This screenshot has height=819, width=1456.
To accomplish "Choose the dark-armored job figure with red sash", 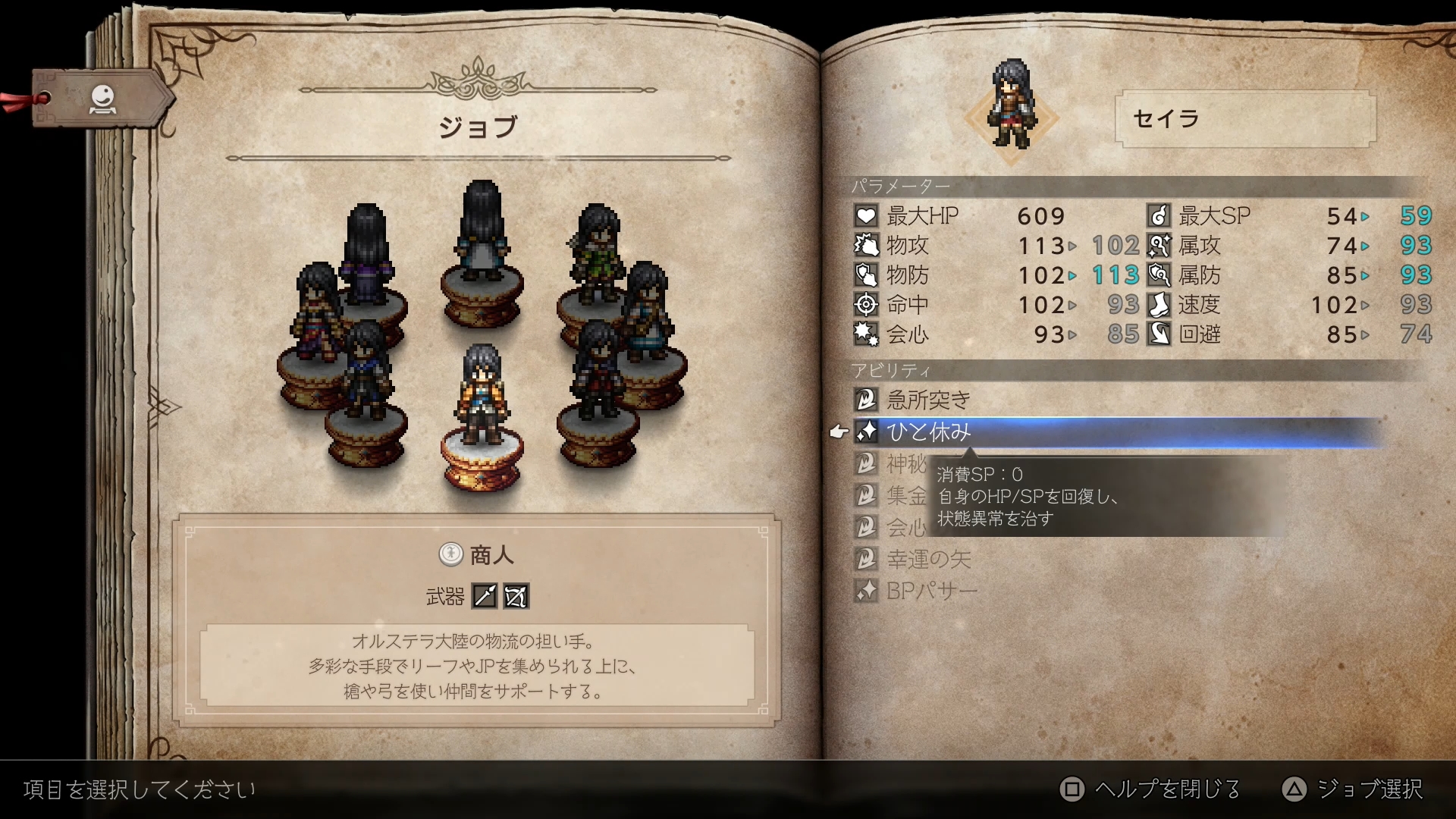I will [x=598, y=369].
